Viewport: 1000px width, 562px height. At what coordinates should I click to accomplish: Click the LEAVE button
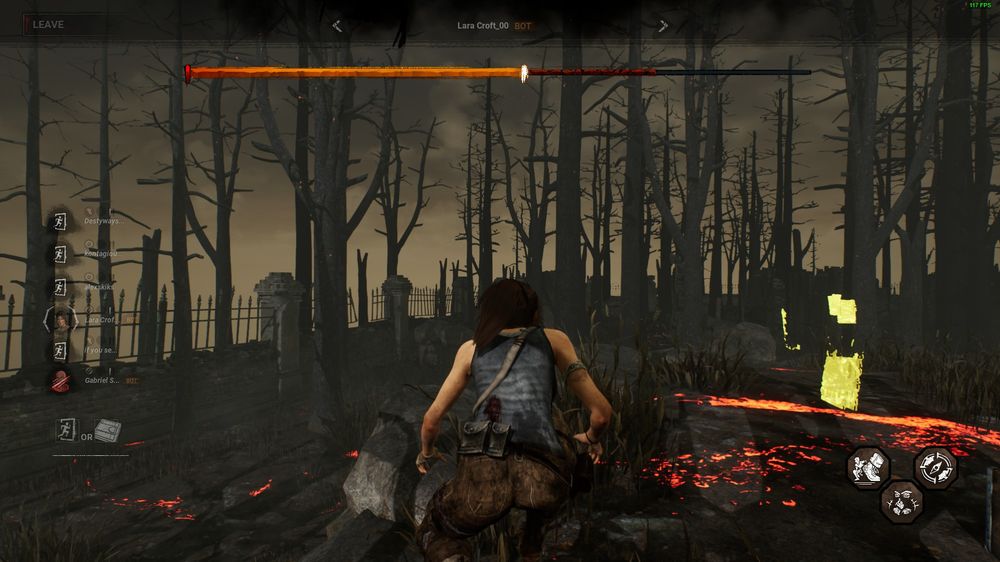coord(48,24)
